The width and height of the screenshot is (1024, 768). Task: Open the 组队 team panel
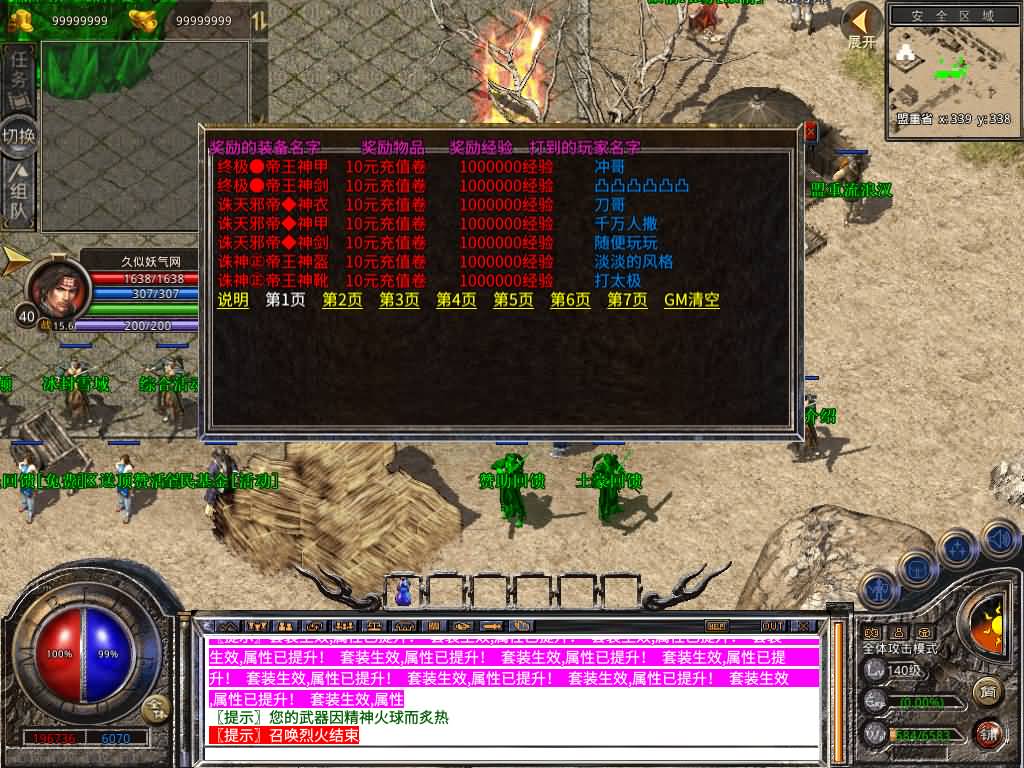(x=19, y=198)
